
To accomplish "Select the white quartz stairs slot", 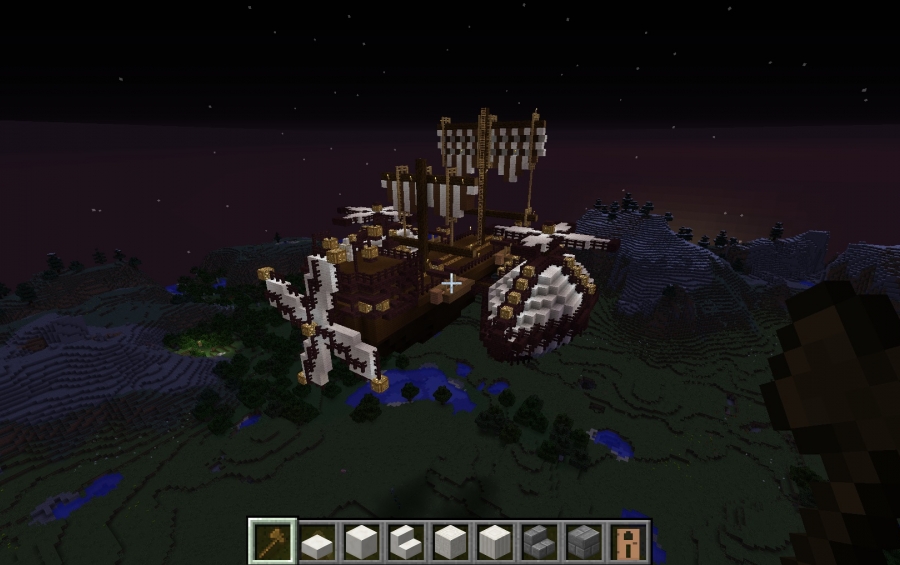I will coord(405,541).
